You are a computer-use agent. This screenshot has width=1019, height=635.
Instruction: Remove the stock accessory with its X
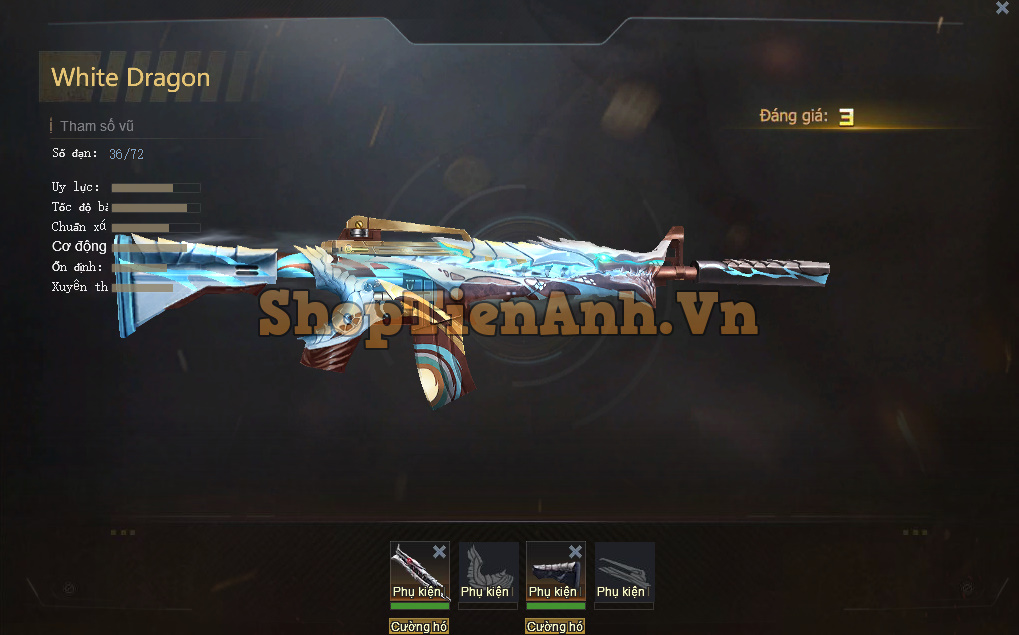point(575,552)
